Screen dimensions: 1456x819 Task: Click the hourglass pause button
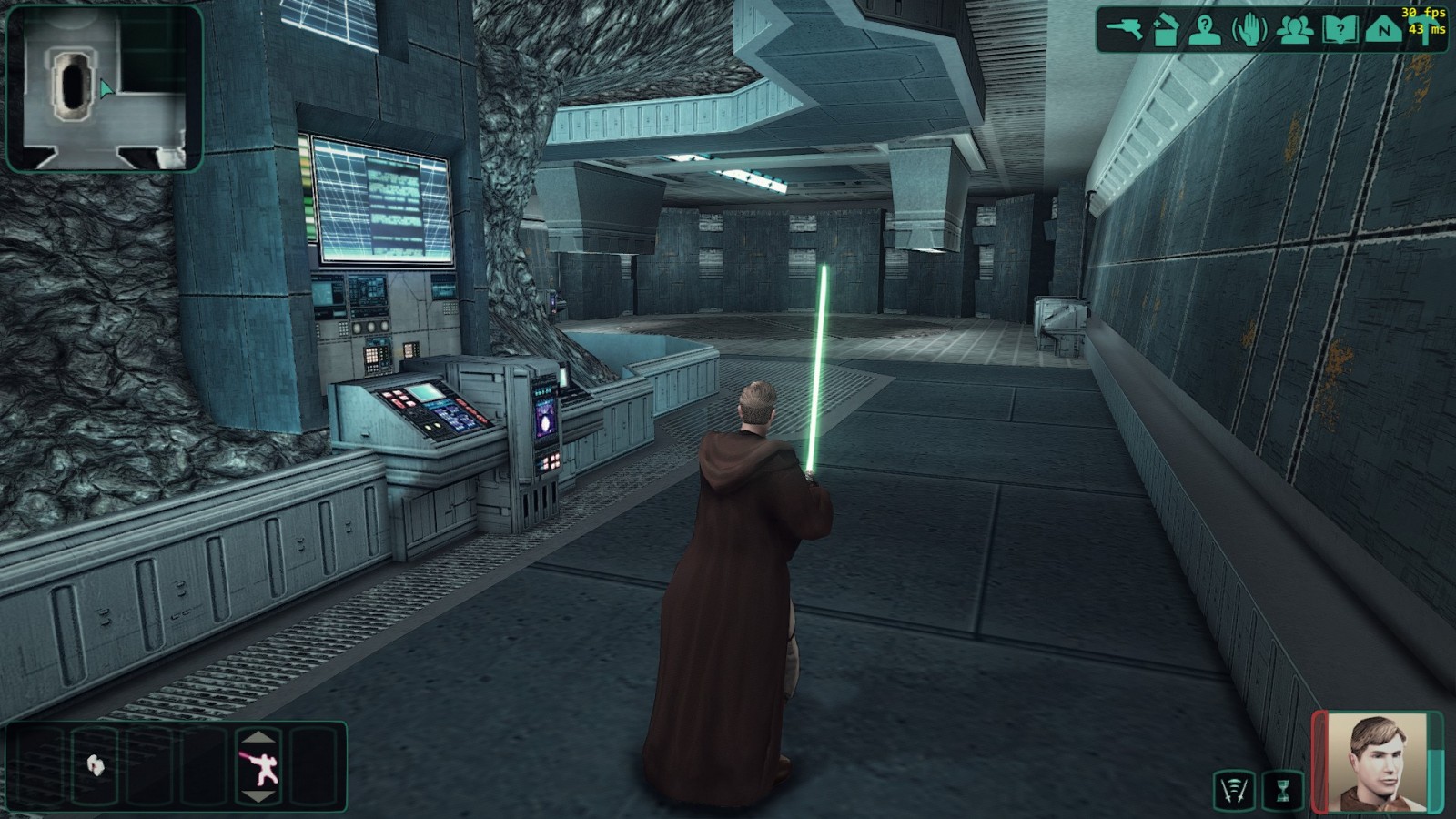click(x=1283, y=790)
